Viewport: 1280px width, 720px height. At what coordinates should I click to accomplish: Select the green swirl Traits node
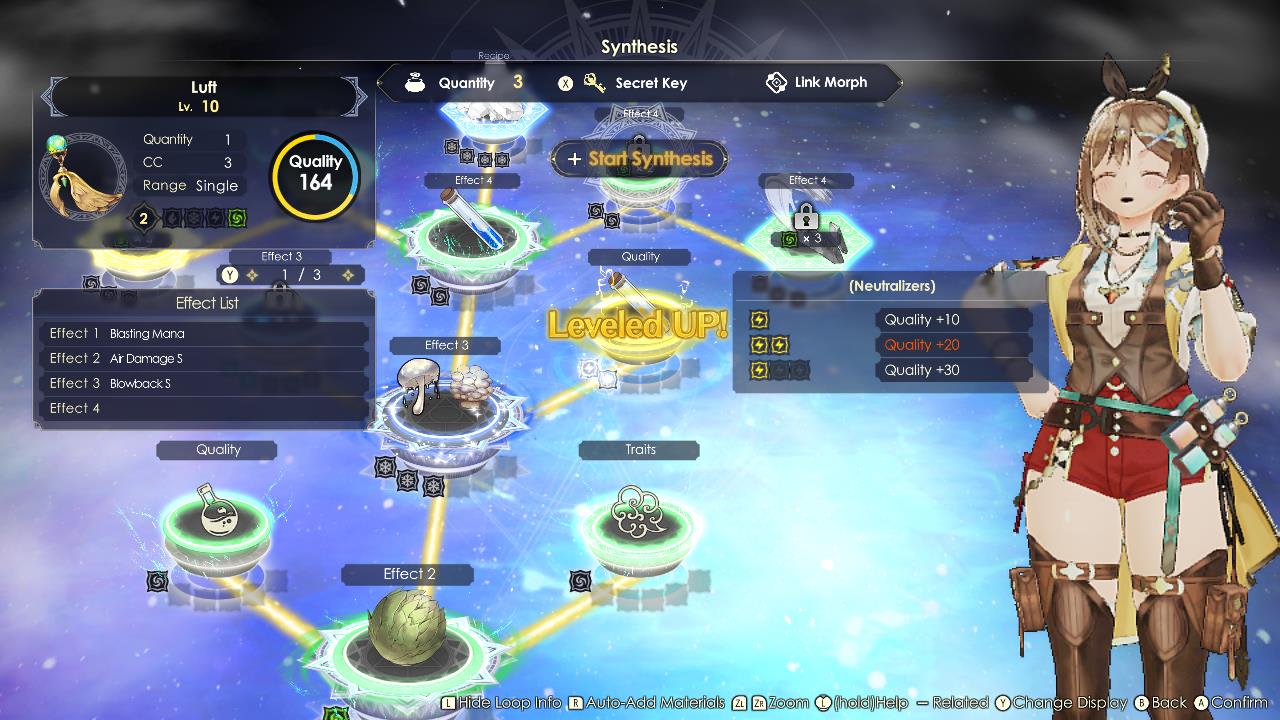[x=639, y=525]
